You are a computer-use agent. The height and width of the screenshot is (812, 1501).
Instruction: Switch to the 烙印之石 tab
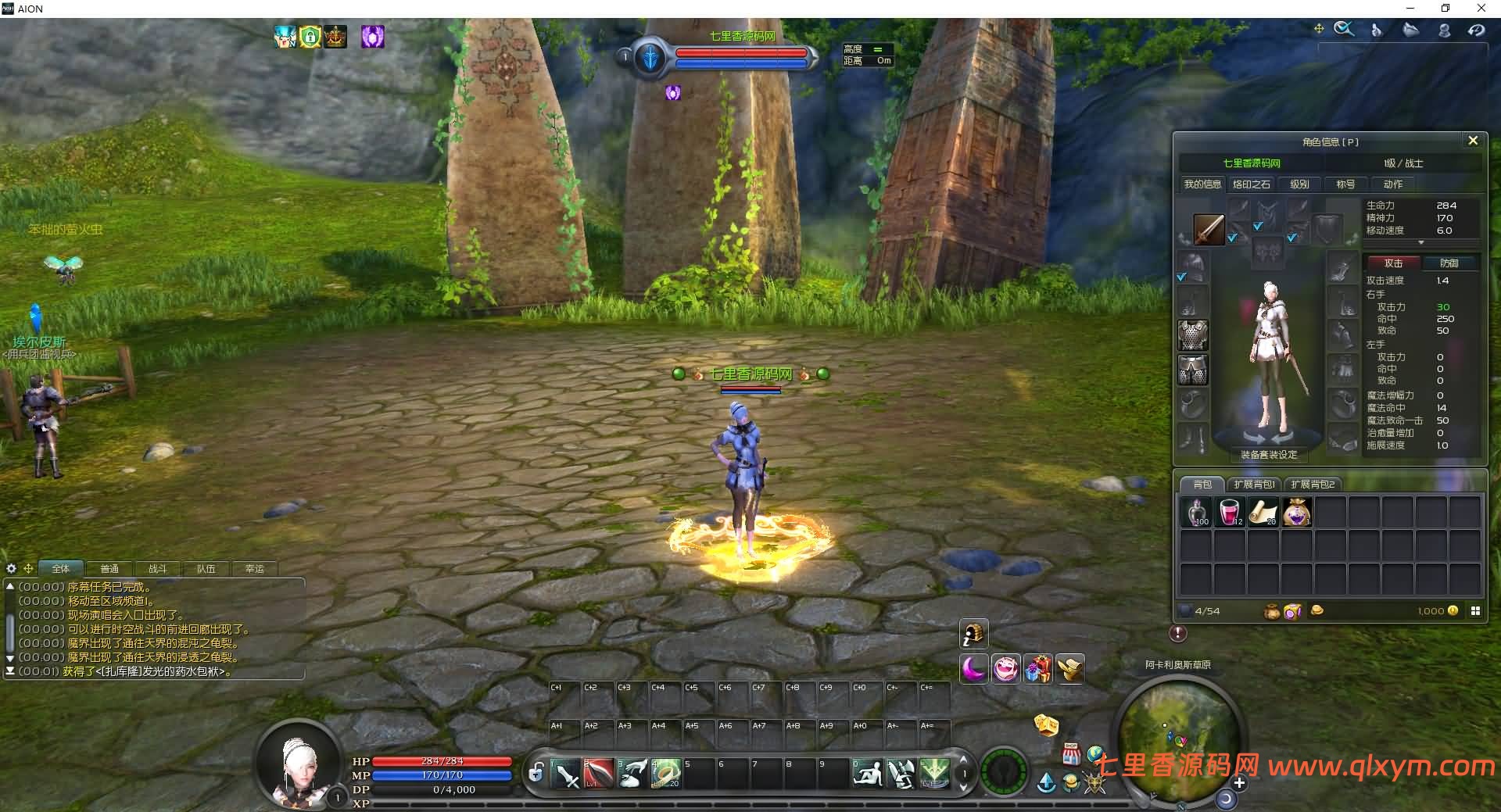[x=1251, y=184]
